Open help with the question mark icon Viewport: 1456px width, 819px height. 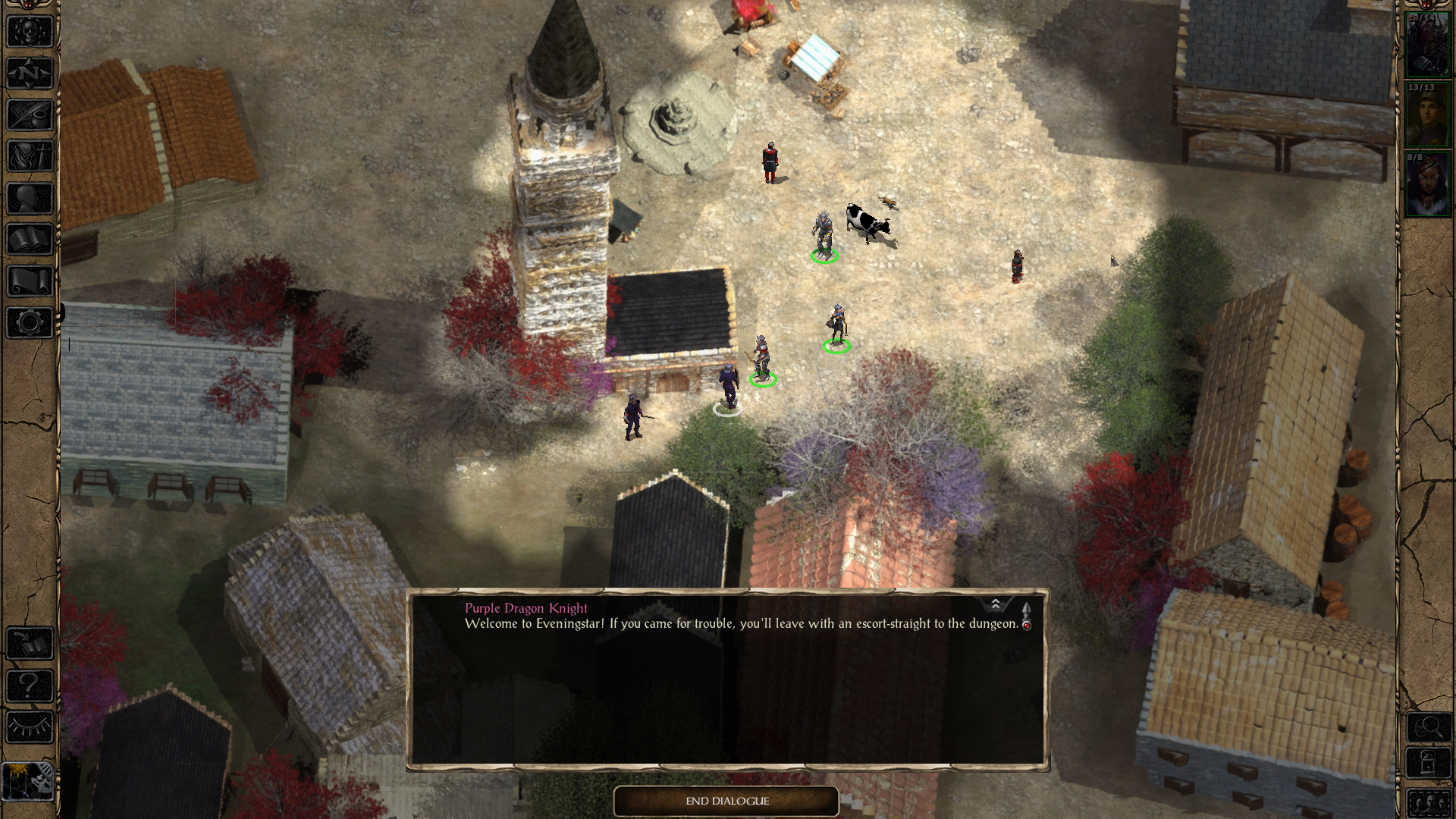click(30, 686)
